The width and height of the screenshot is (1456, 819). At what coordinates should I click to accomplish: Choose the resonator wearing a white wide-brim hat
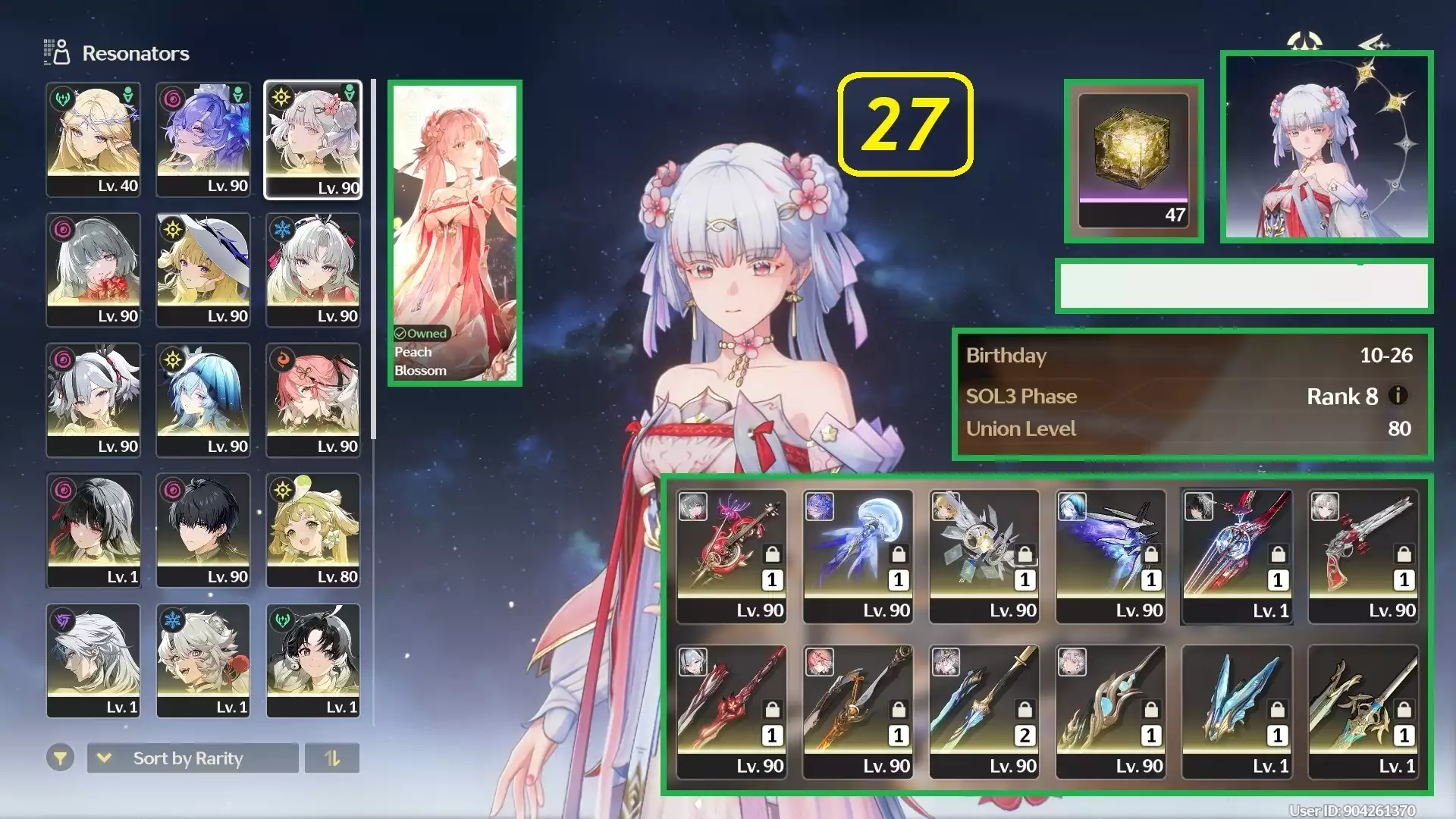pos(203,269)
